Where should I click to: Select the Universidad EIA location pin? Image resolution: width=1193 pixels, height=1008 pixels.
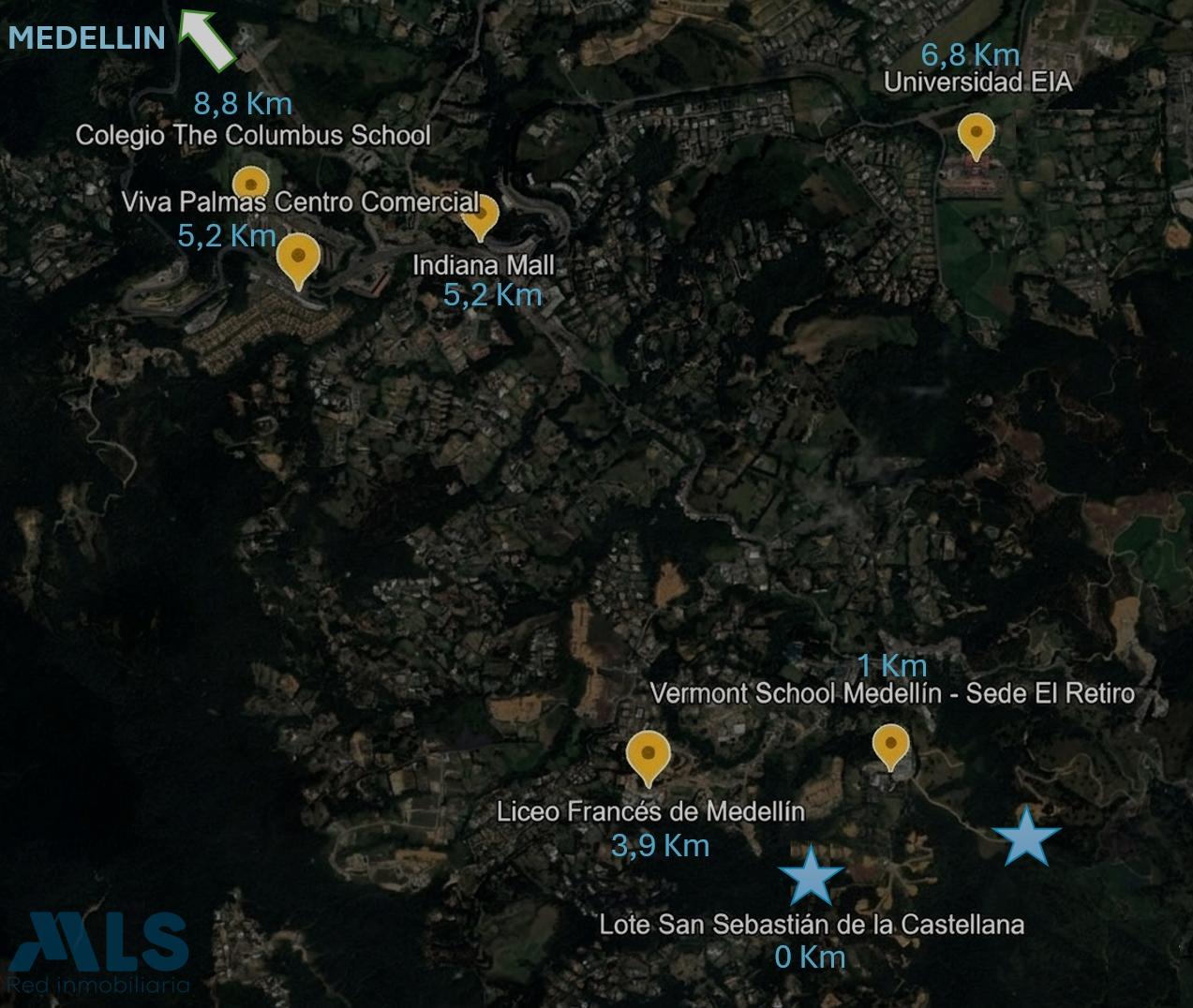(x=977, y=135)
